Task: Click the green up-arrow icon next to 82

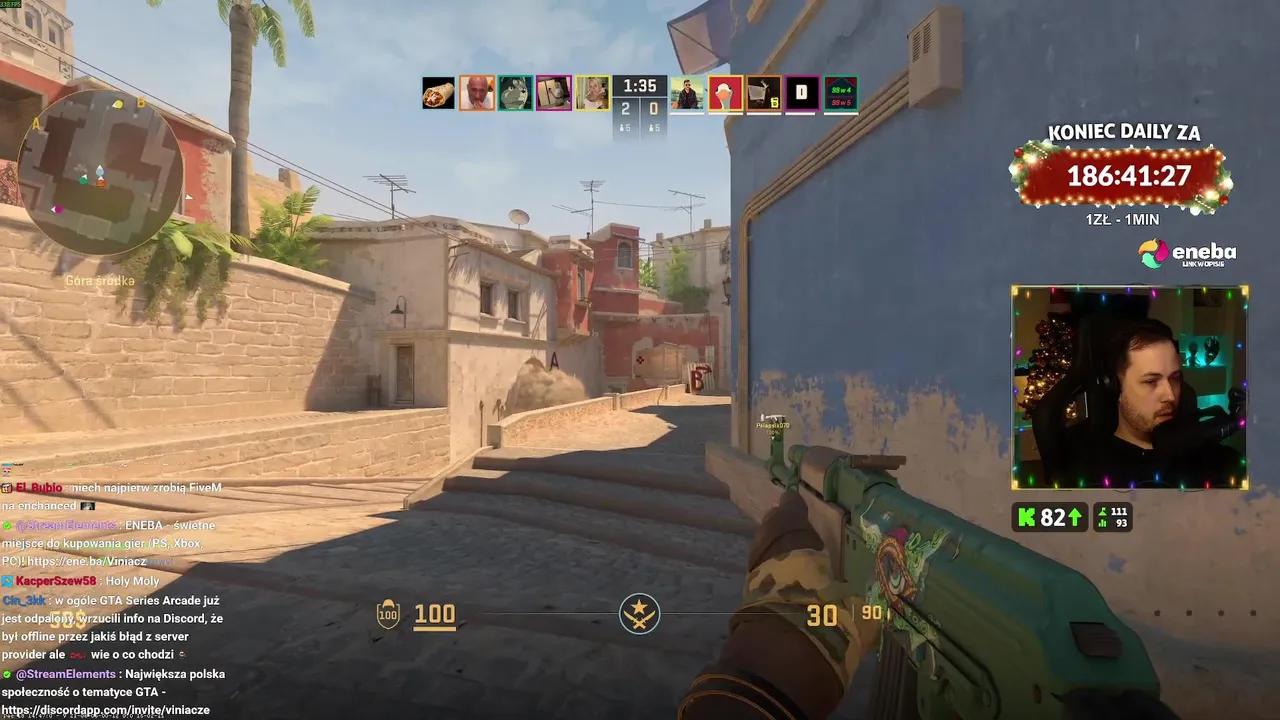Action: pyautogui.click(x=1073, y=518)
